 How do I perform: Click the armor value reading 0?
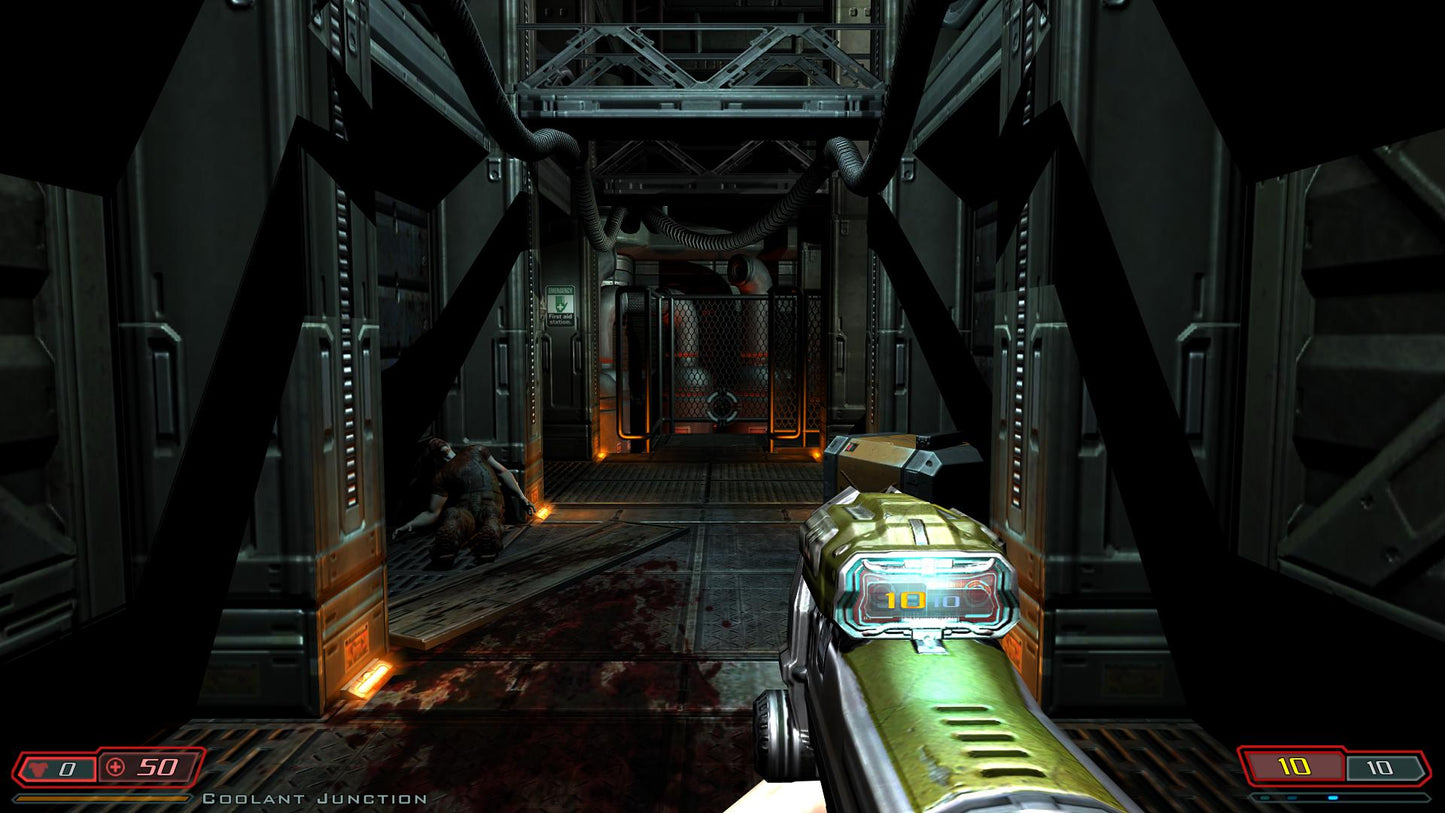pyautogui.click(x=66, y=768)
